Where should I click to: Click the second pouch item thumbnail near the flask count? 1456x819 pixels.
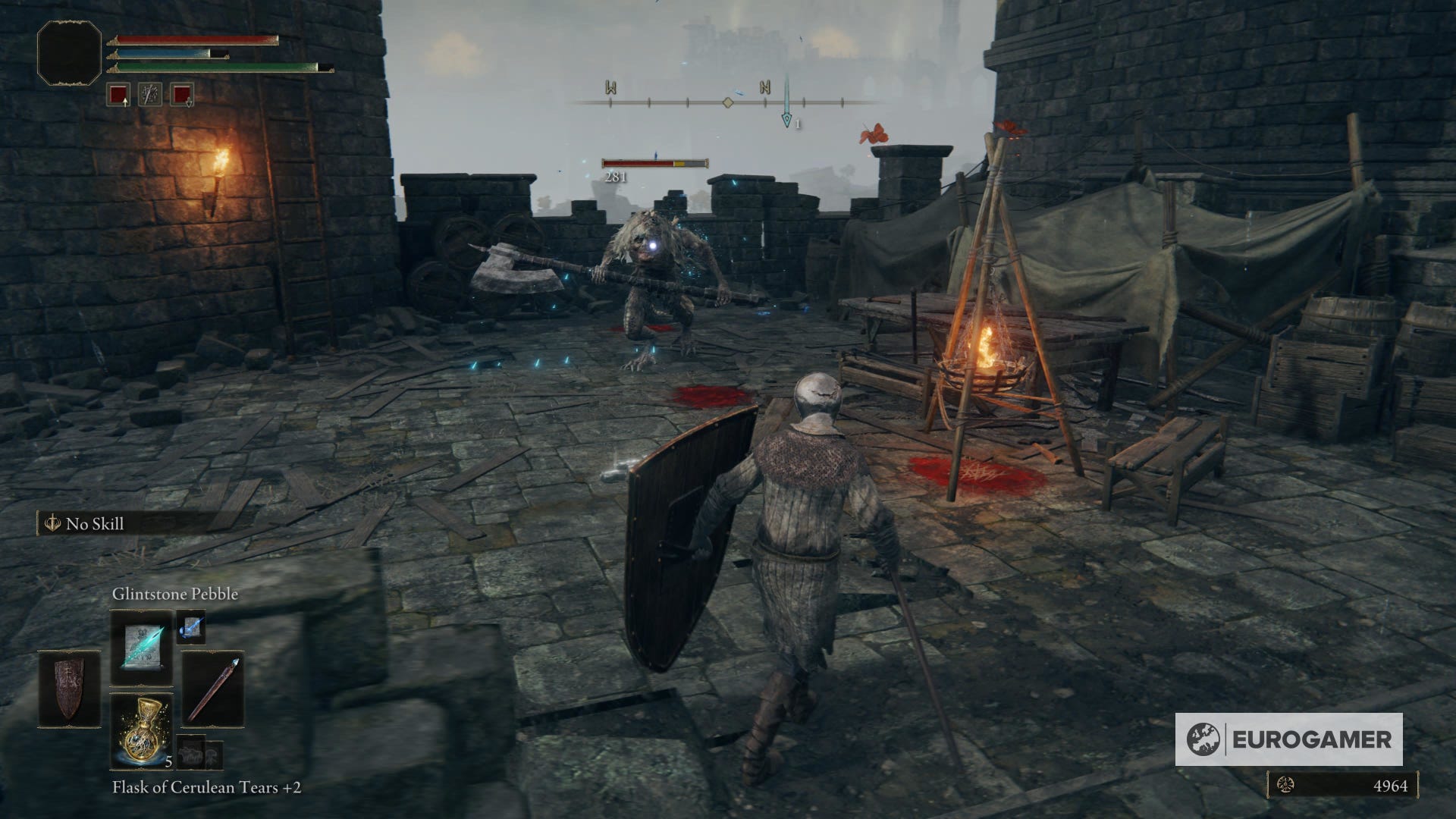[214, 755]
